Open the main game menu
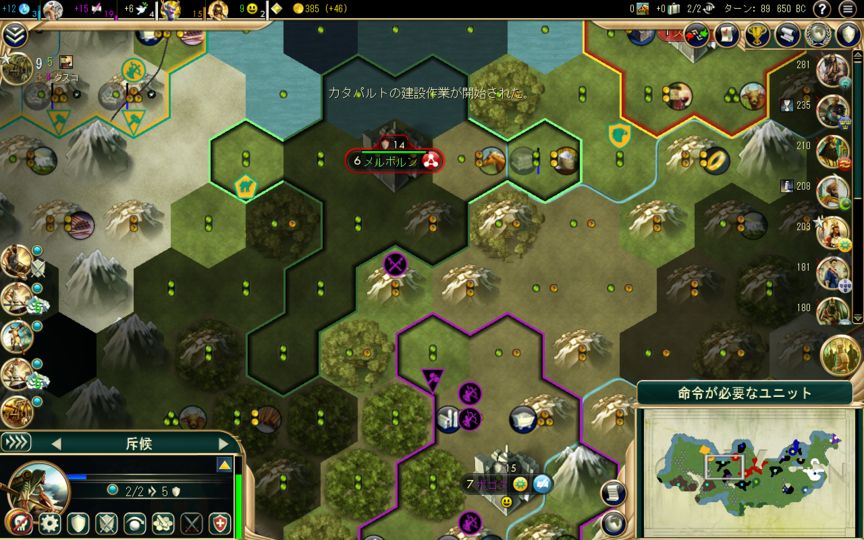 click(x=848, y=9)
